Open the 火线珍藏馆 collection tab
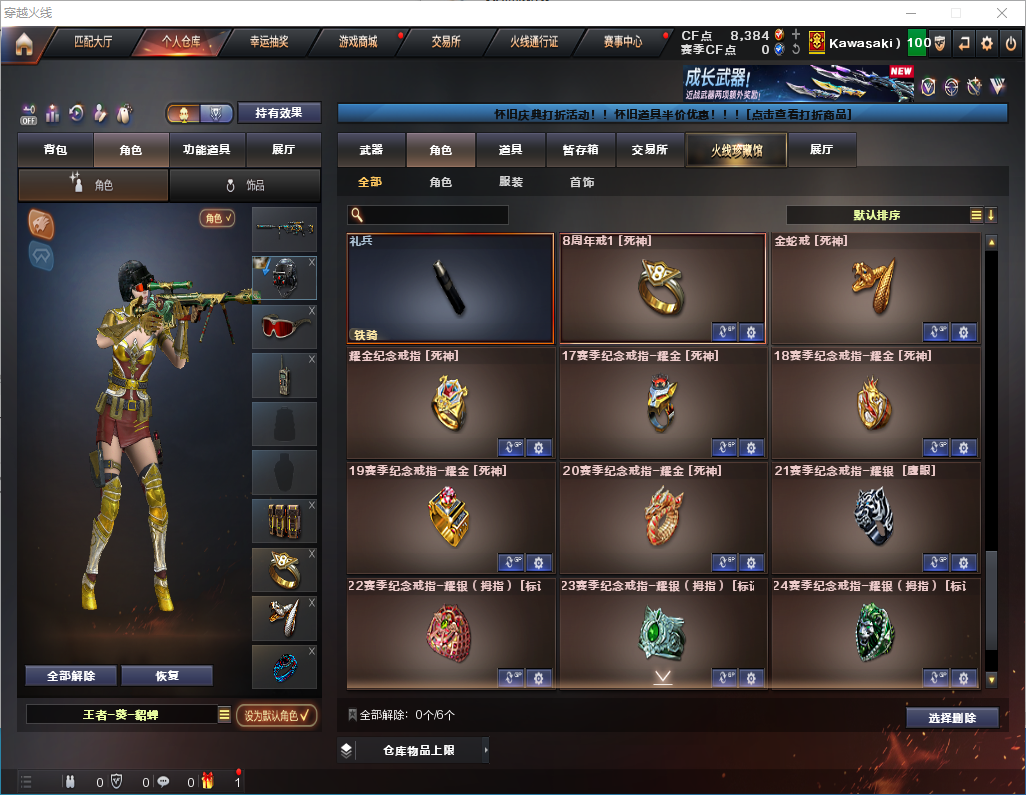1026x795 pixels. (736, 150)
